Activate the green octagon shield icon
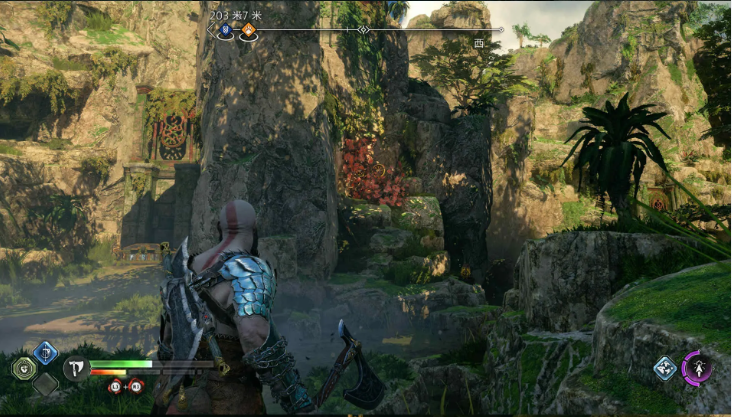 (x=23, y=368)
